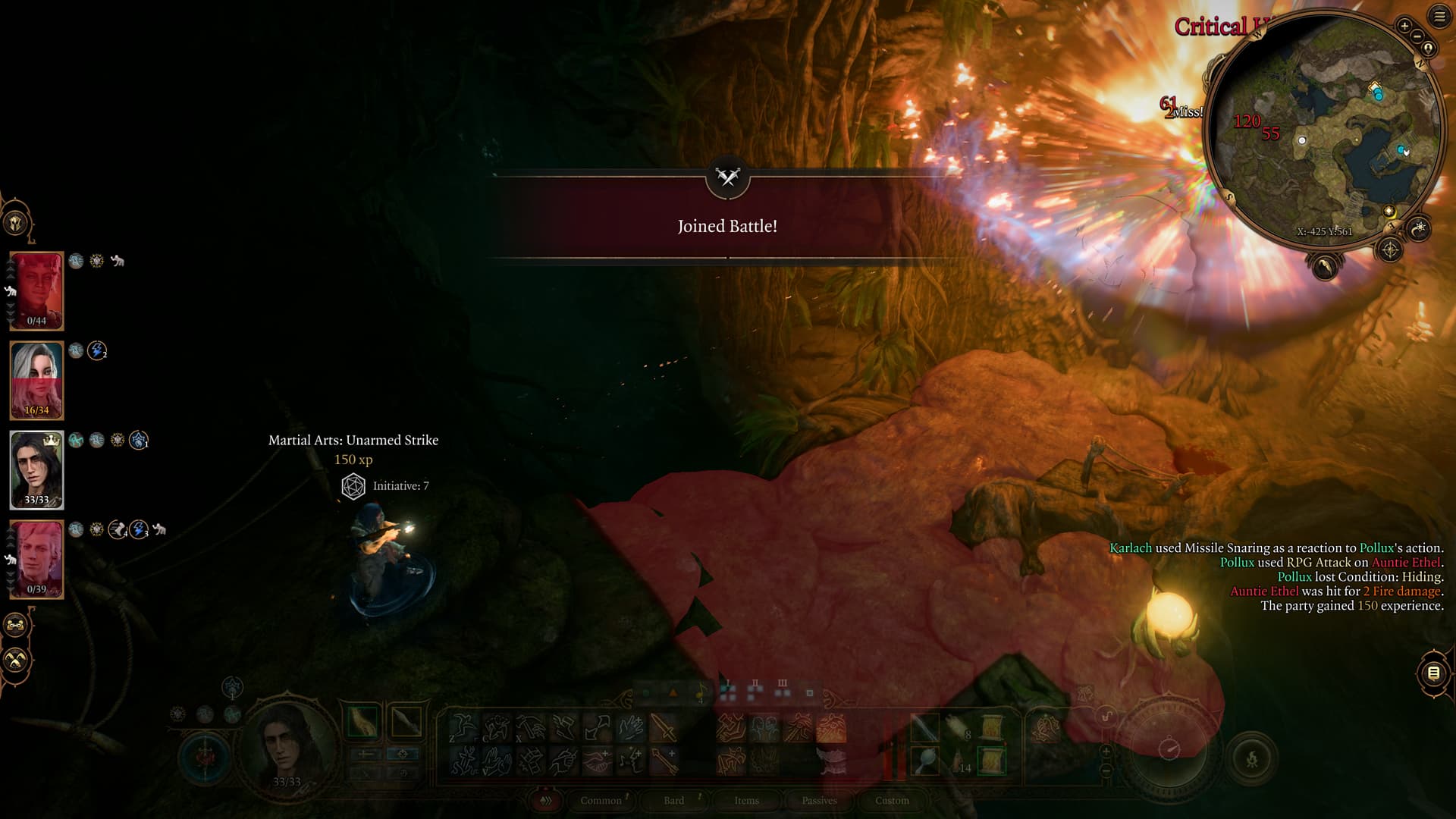
Task: Select the downed party member at 0/39
Action: pos(36,560)
